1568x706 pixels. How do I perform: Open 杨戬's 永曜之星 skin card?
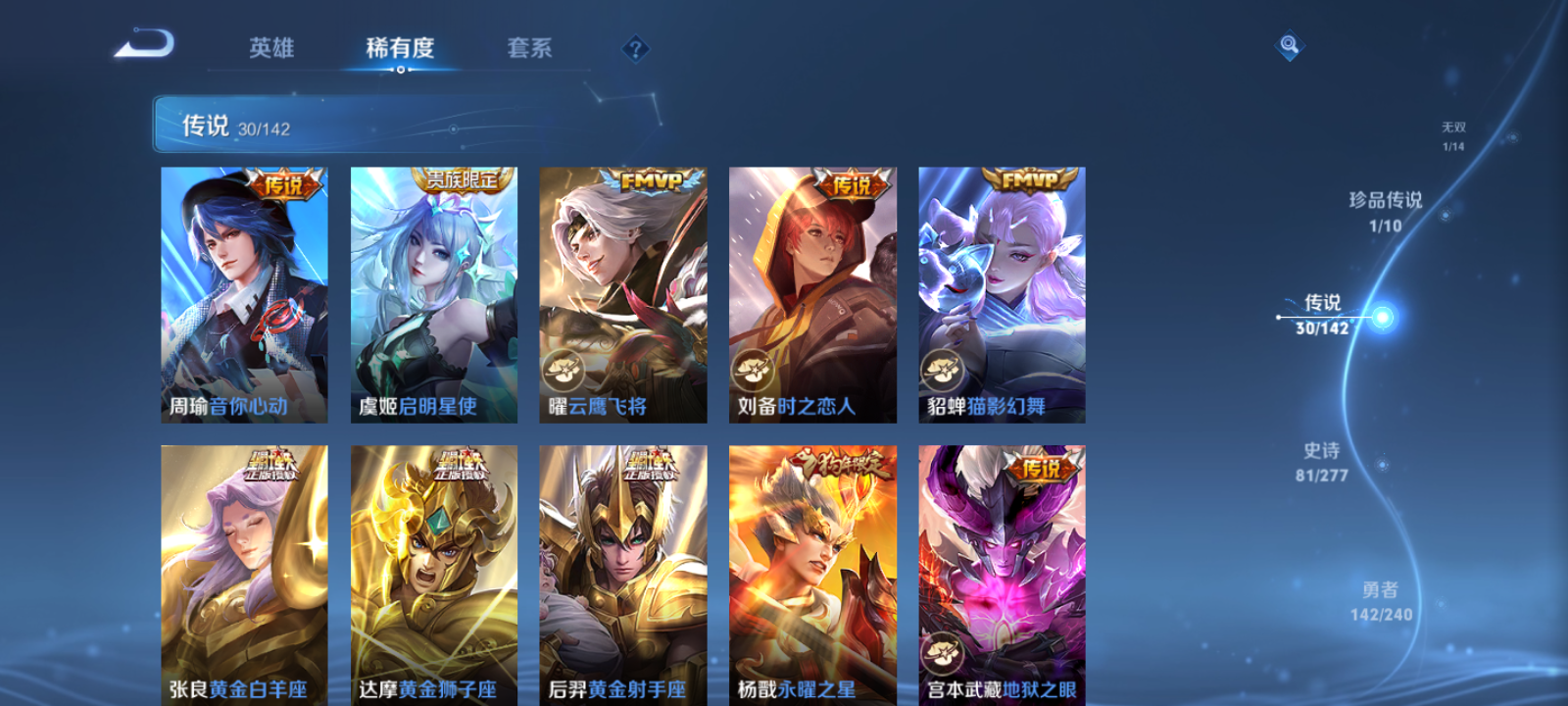click(811, 569)
